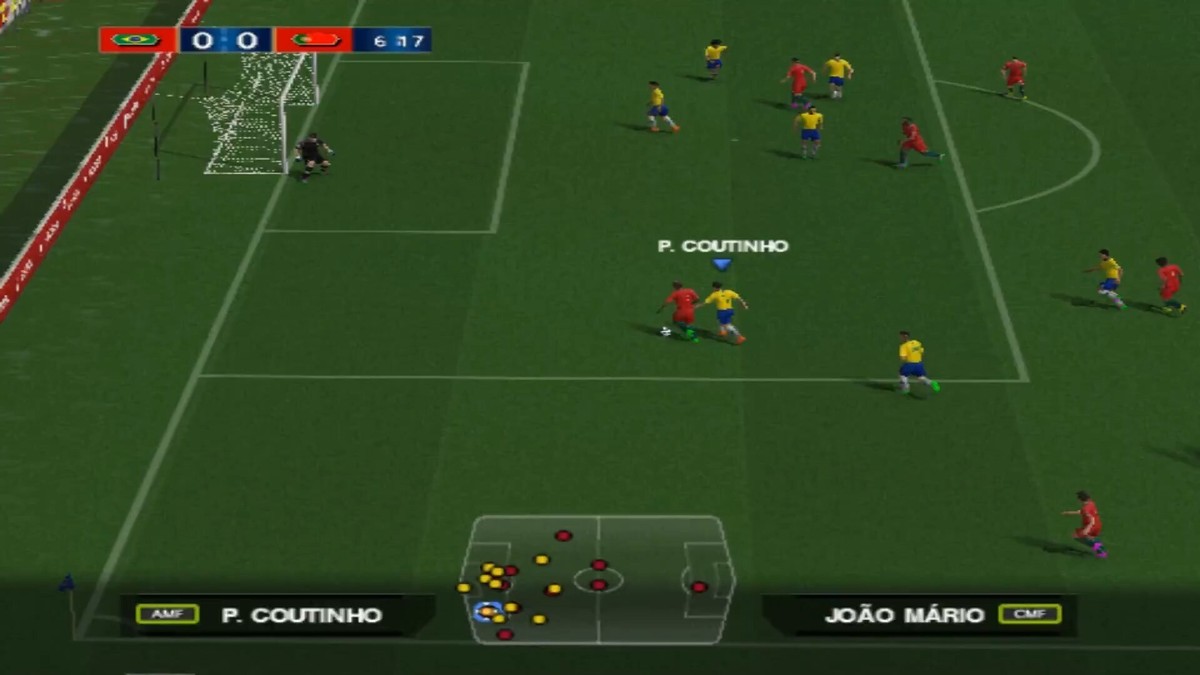Screen dimensions: 1200x675
Task: Click the Brazil flag on the scoreboard
Action: 136,40
